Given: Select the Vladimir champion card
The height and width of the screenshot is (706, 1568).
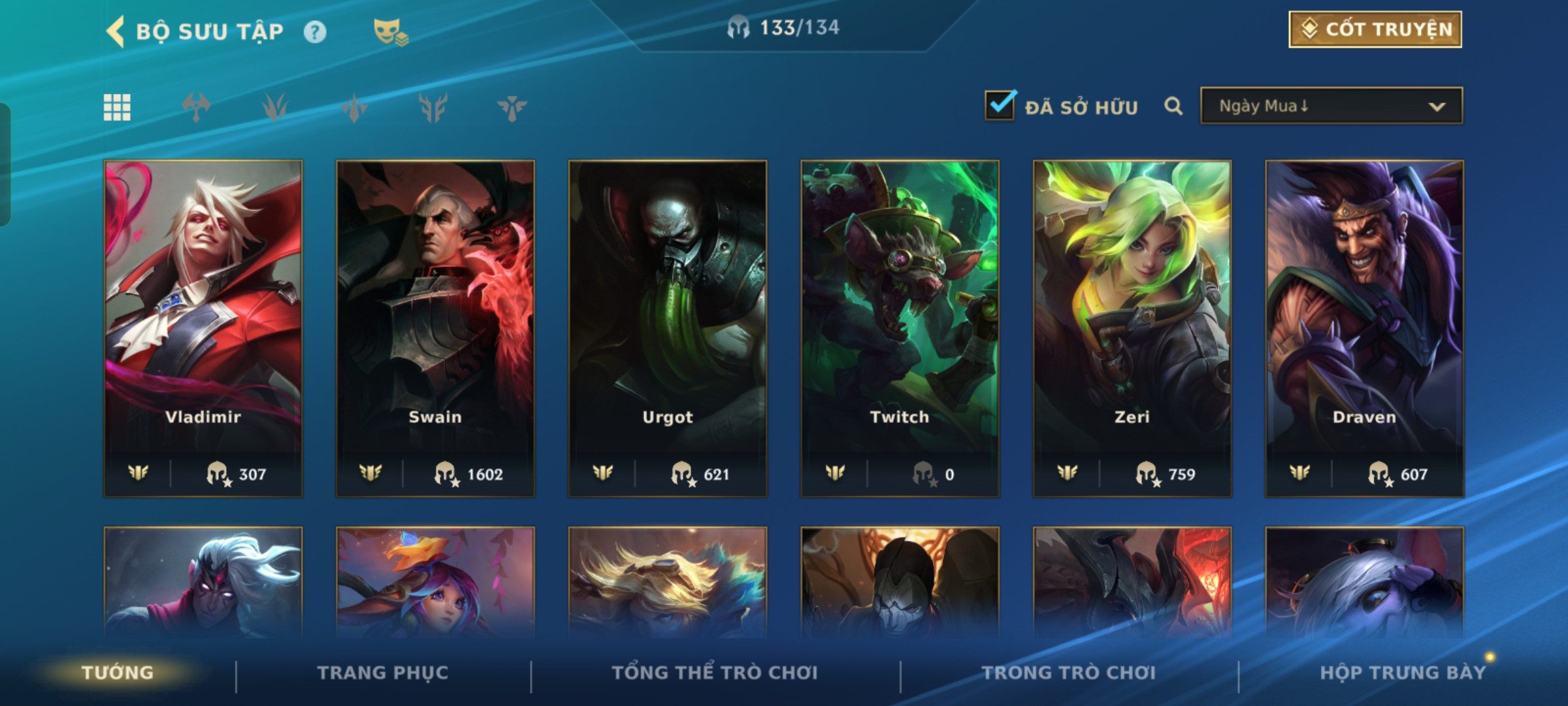Looking at the screenshot, I should (x=203, y=327).
